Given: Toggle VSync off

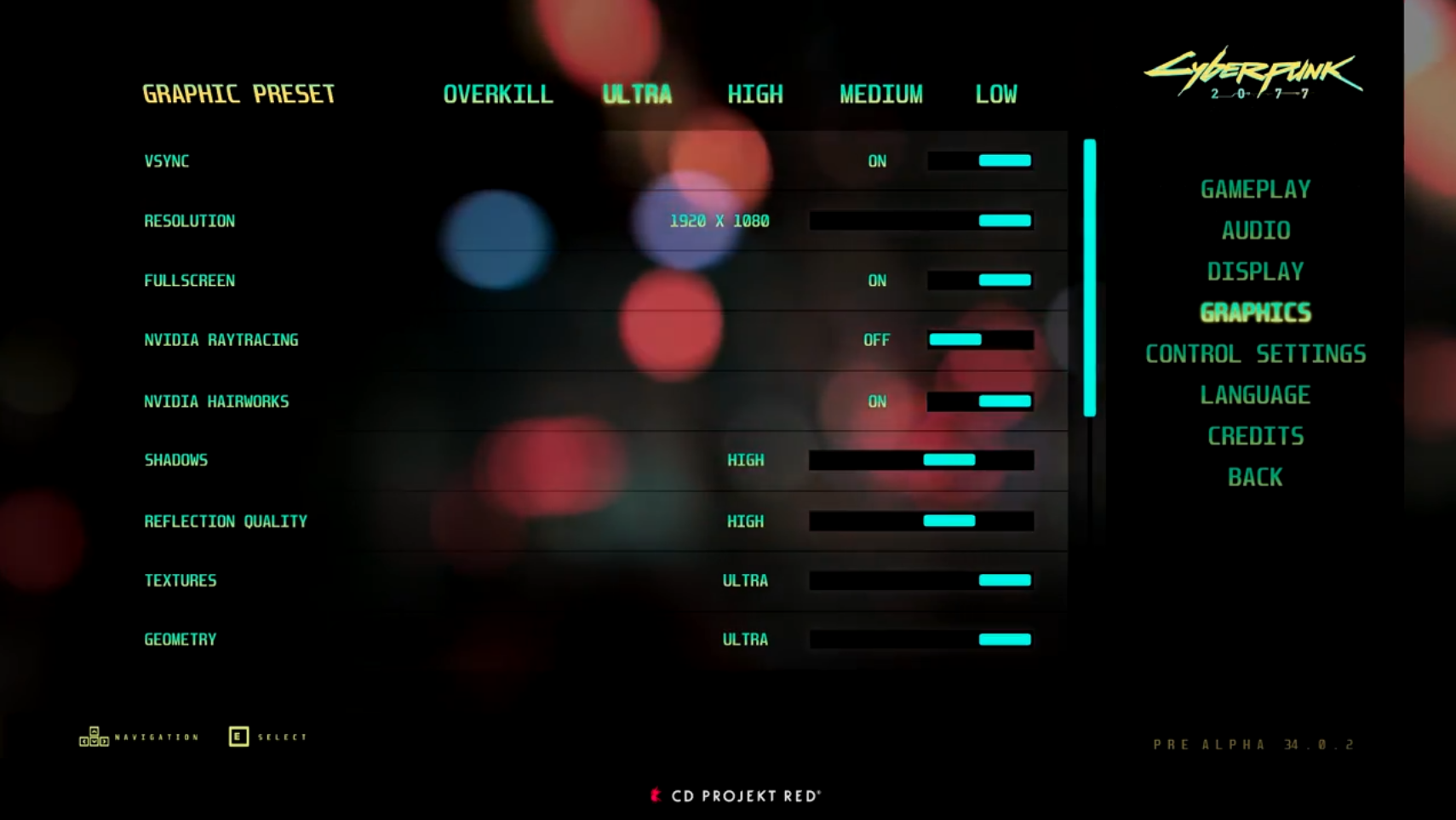Looking at the screenshot, I should tap(981, 160).
